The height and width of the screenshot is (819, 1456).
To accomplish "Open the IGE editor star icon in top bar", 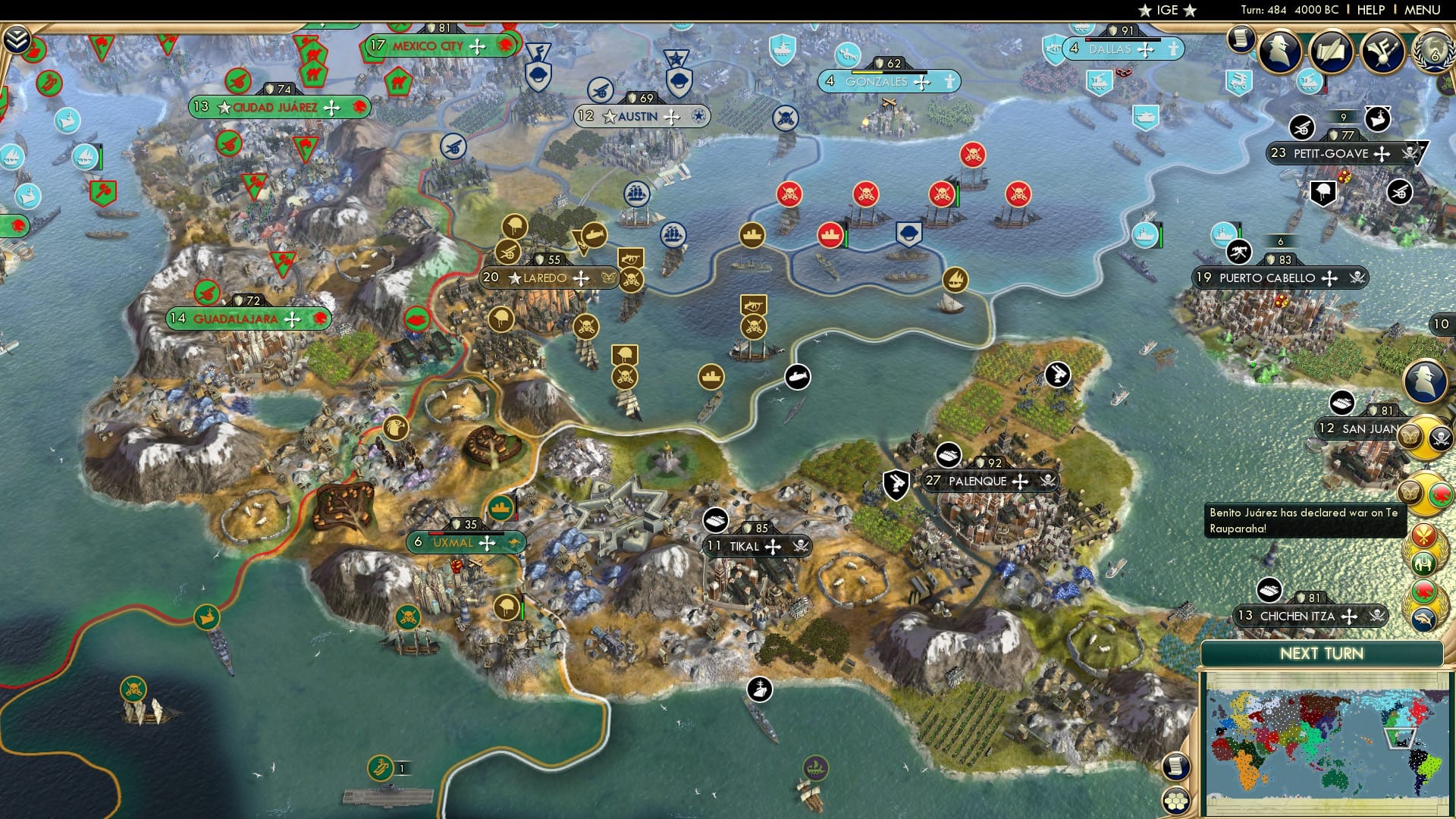I will 1145,11.
